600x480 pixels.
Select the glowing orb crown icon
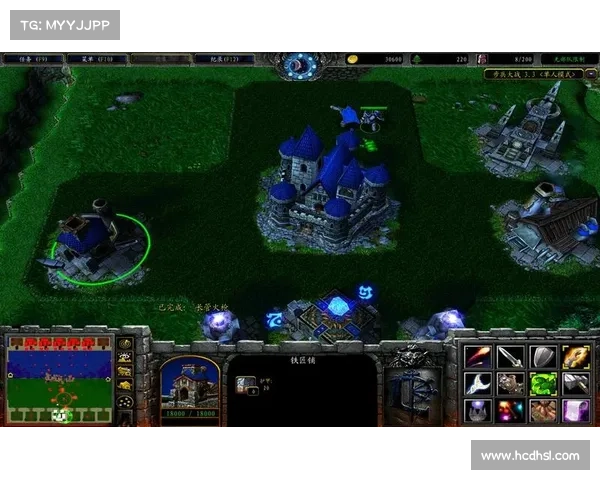click(x=478, y=411)
